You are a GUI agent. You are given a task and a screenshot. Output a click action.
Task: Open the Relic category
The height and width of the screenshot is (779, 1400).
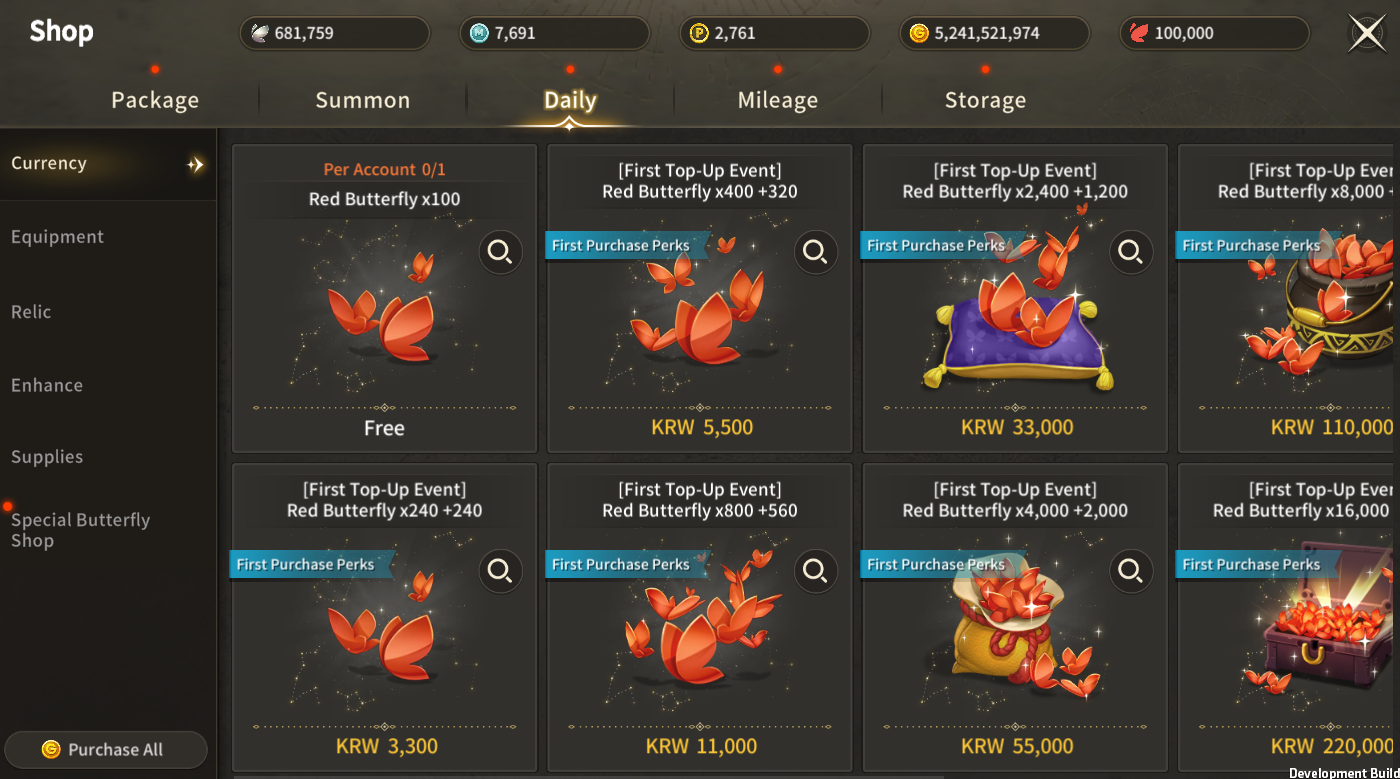point(32,312)
